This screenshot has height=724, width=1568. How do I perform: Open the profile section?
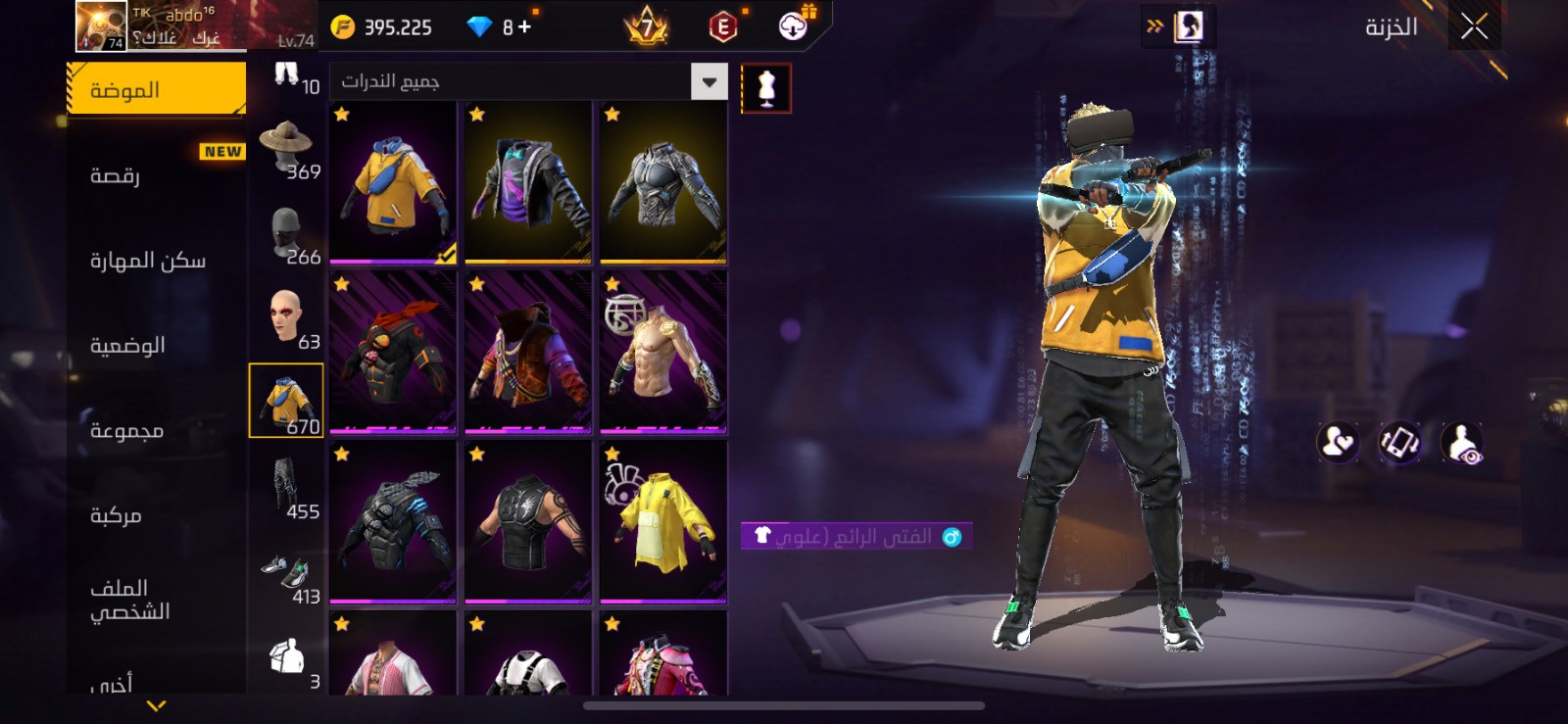pyautogui.click(x=129, y=600)
